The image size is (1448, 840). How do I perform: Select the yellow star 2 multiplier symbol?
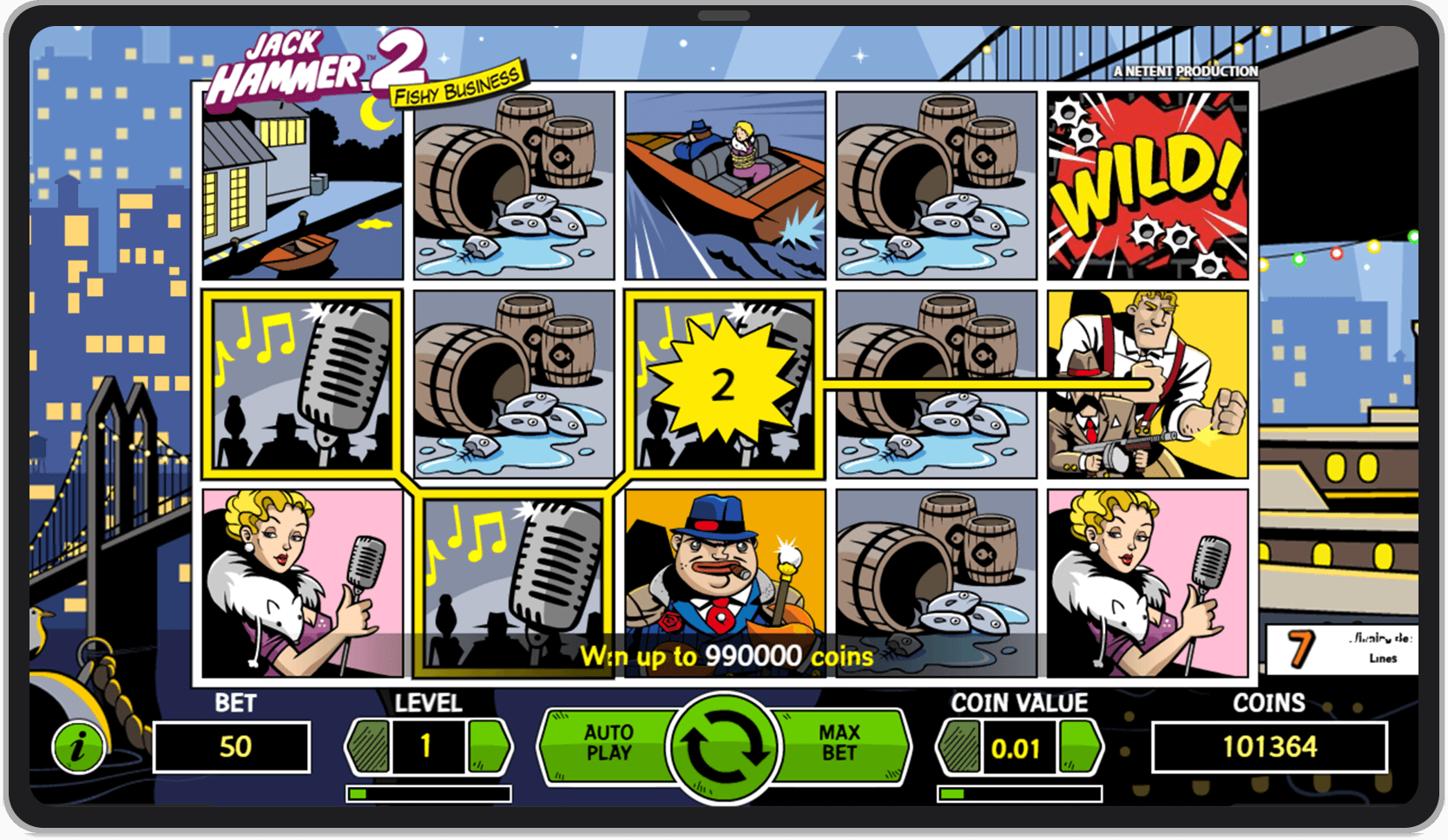(723, 382)
